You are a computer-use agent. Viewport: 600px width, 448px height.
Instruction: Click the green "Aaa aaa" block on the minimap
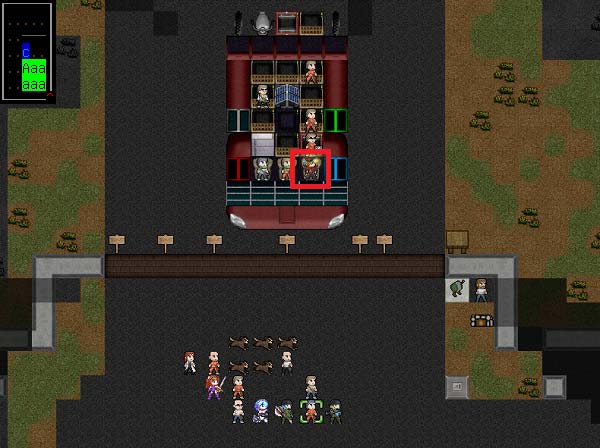[35, 77]
